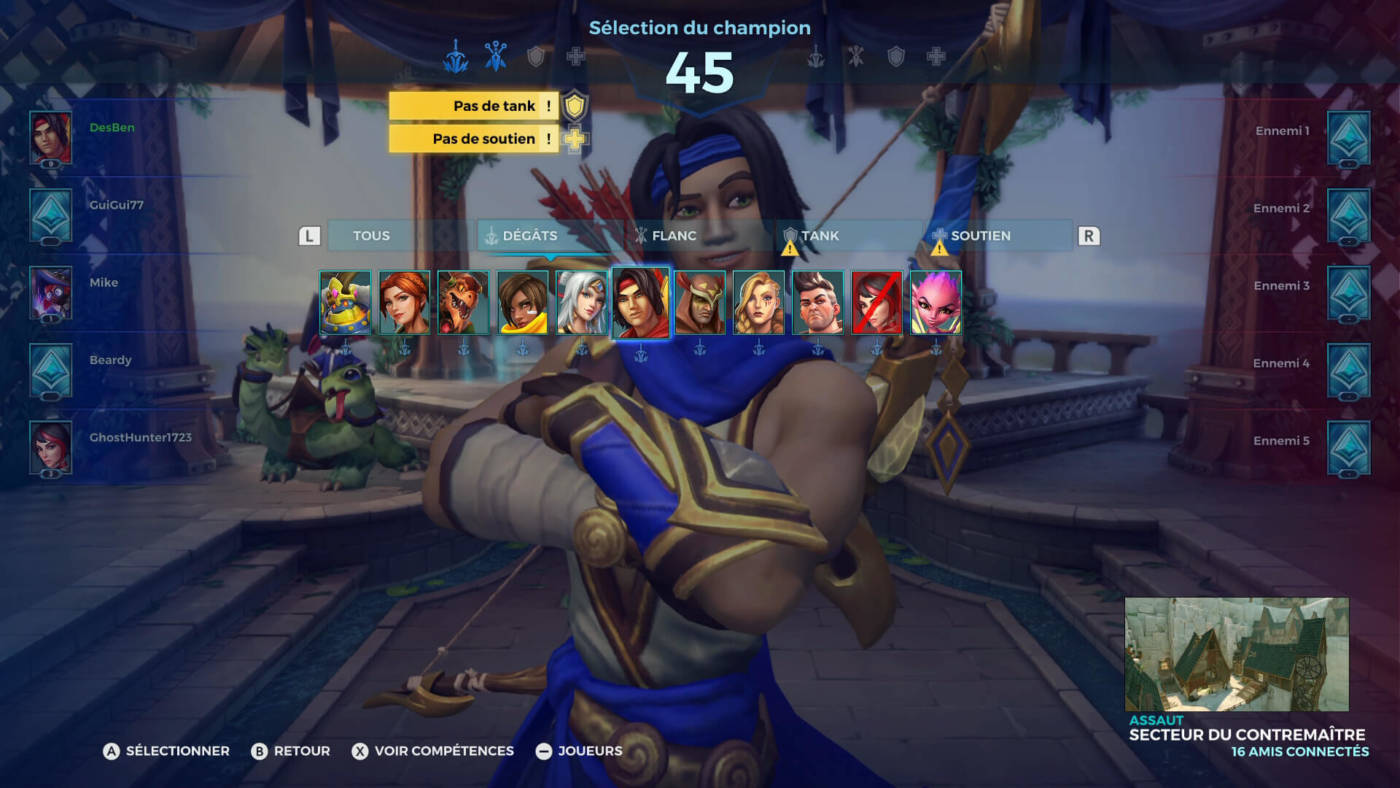Choose the pink fairy Willo portrait
Screen dimensions: 1400x788
[936, 302]
